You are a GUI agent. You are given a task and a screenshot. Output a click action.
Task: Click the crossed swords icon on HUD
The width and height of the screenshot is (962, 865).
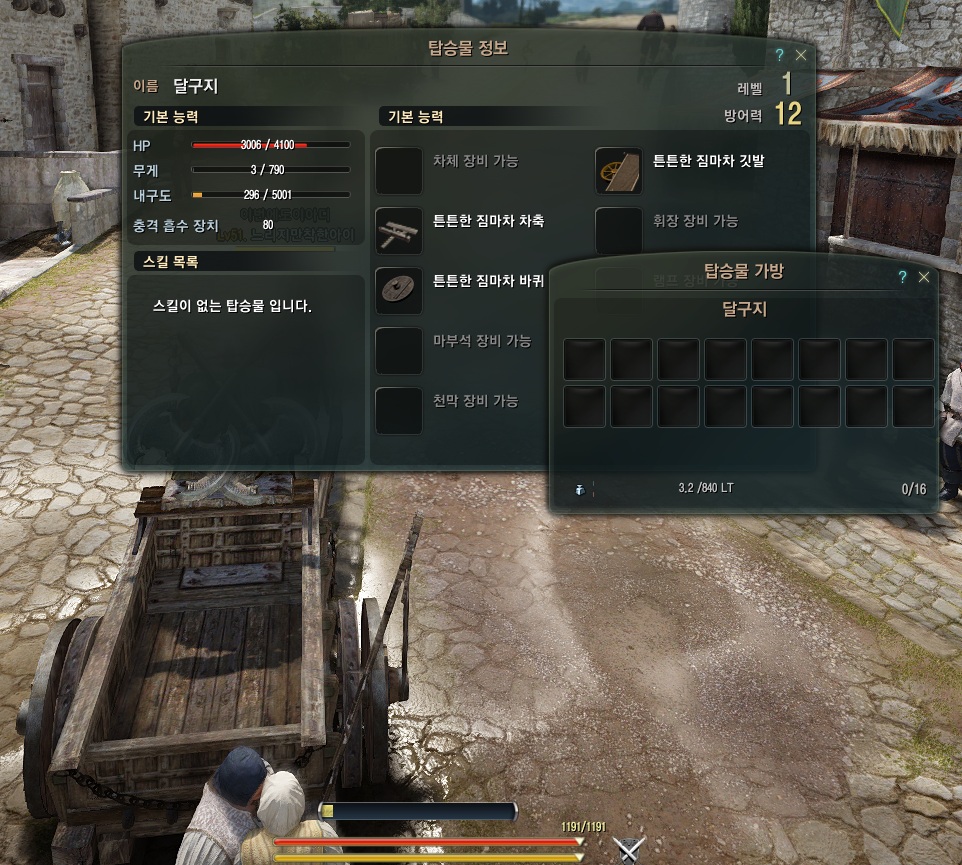point(628,849)
